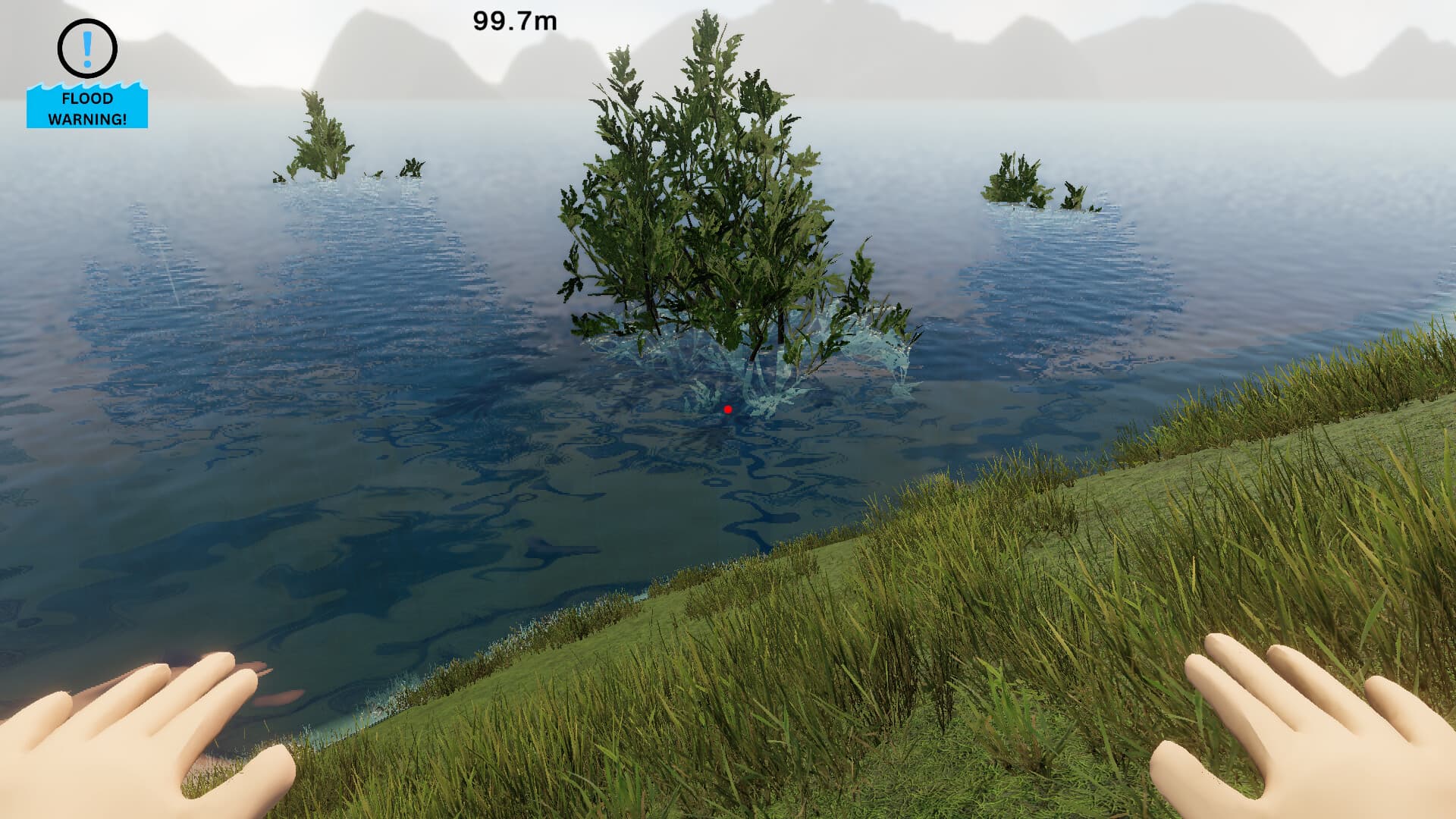
Task: Select the 99.7m heads-up display text
Action: point(513,21)
